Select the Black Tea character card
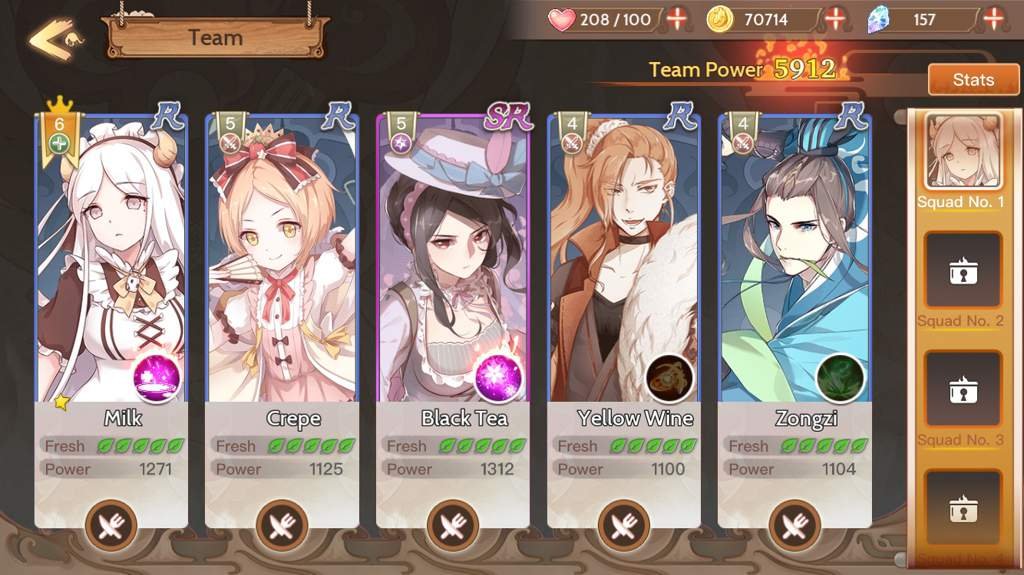 pyautogui.click(x=453, y=260)
